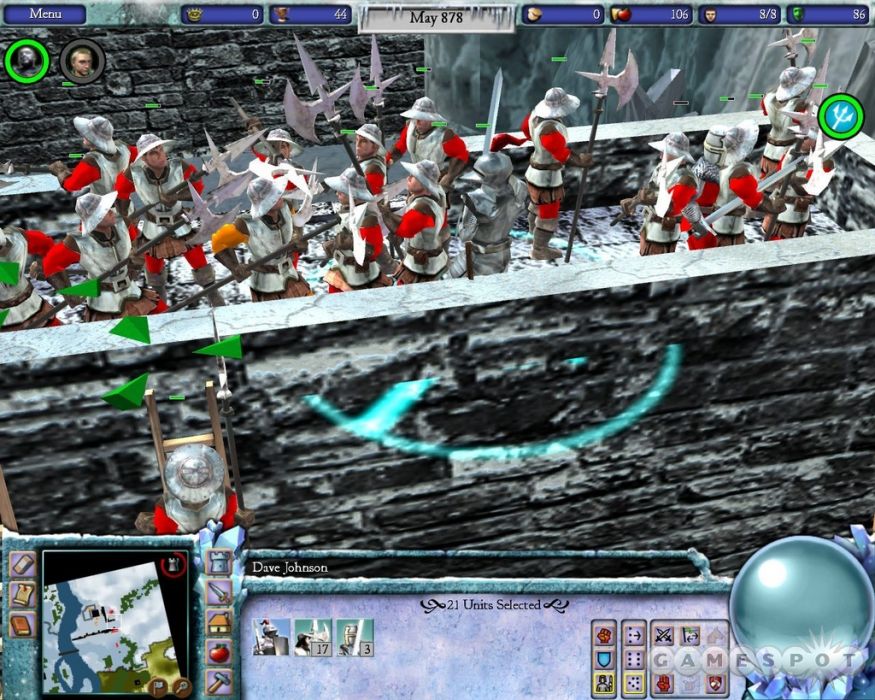The height and width of the screenshot is (700, 875).
Task: Select the mounted knight unit portrait
Action: 271,637
